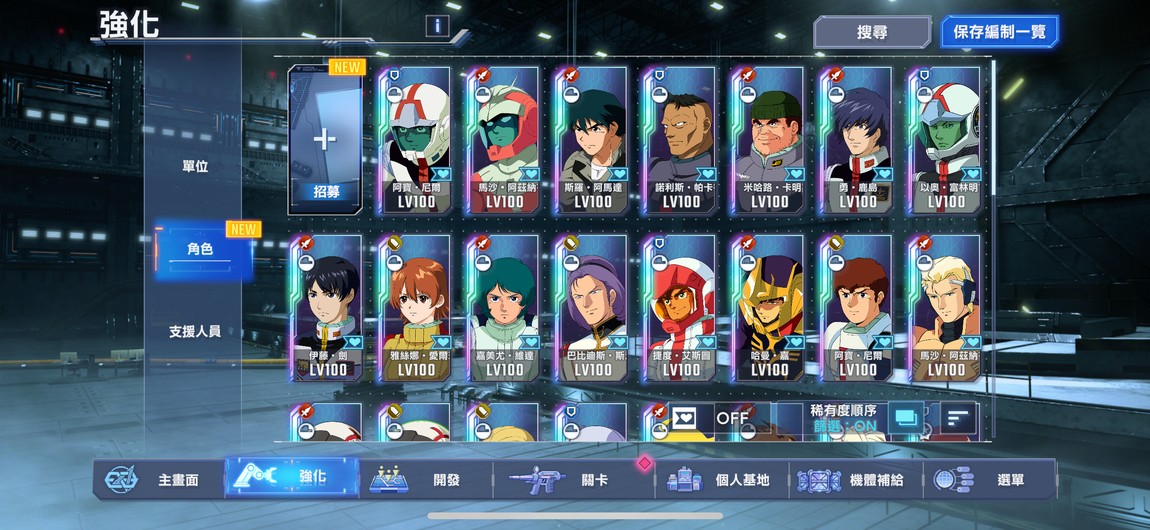Switch to the 單位 units tab

point(195,166)
